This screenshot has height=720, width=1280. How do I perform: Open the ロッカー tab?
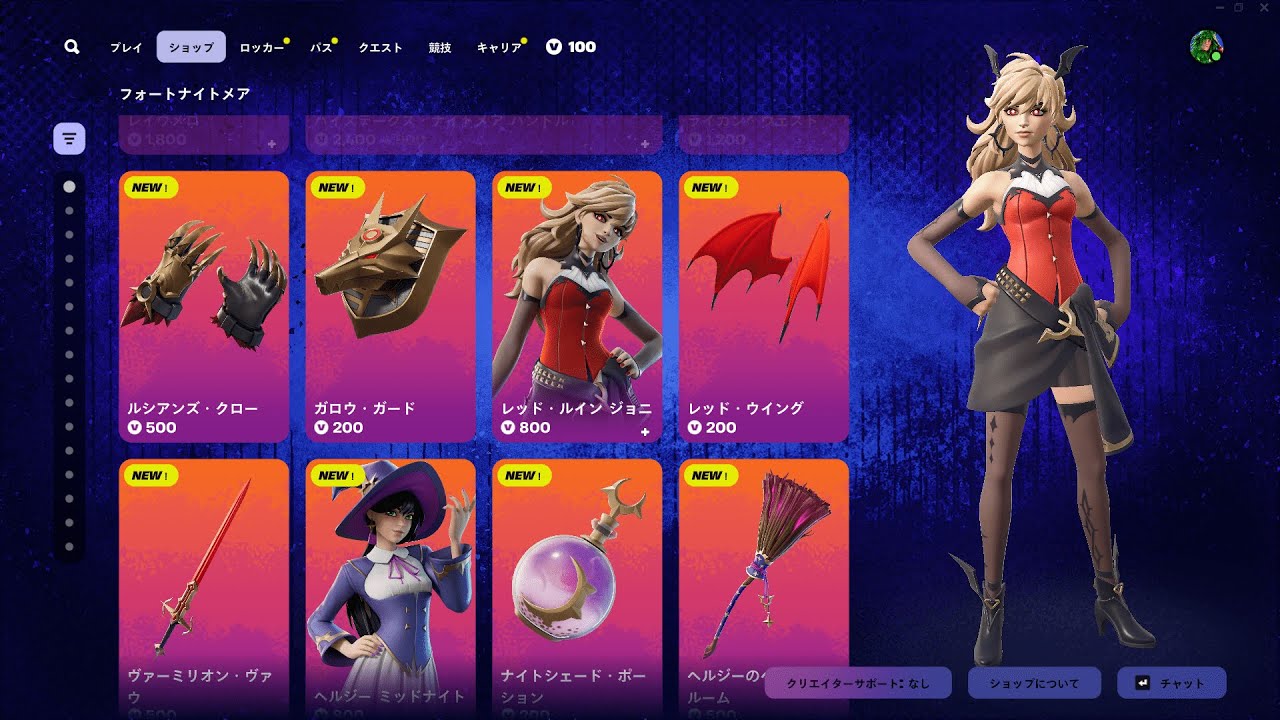tap(262, 47)
